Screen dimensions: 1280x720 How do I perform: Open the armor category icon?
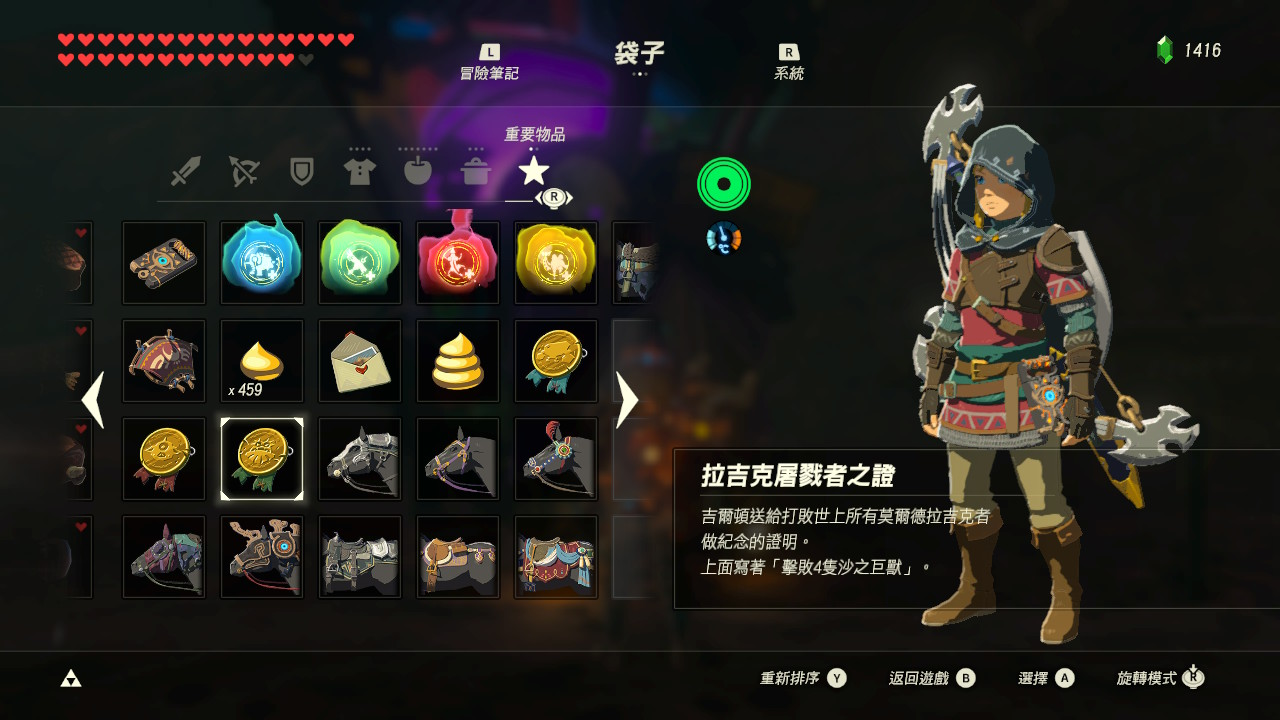[360, 170]
